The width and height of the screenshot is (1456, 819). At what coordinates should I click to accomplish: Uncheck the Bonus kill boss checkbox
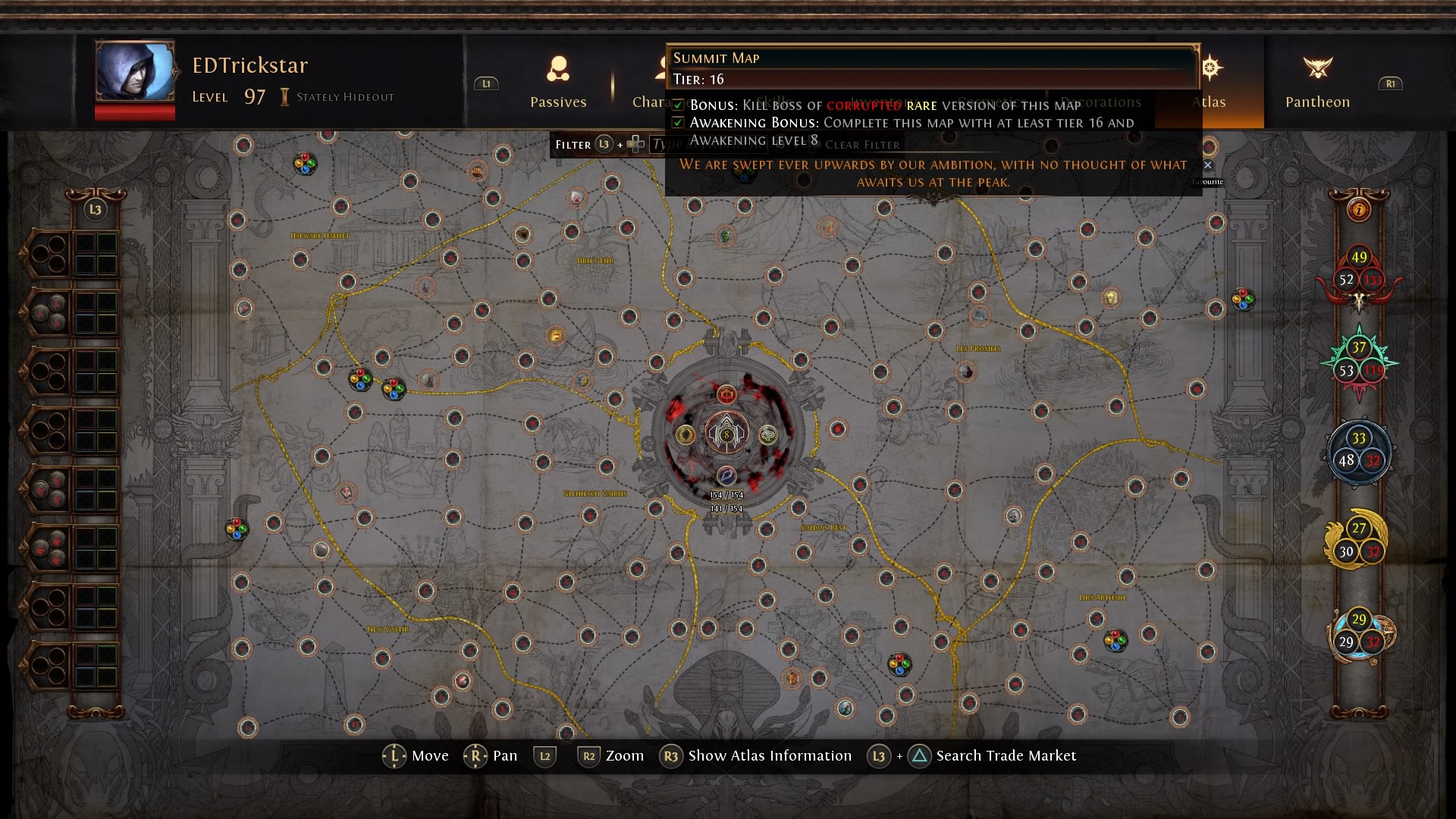coord(677,106)
